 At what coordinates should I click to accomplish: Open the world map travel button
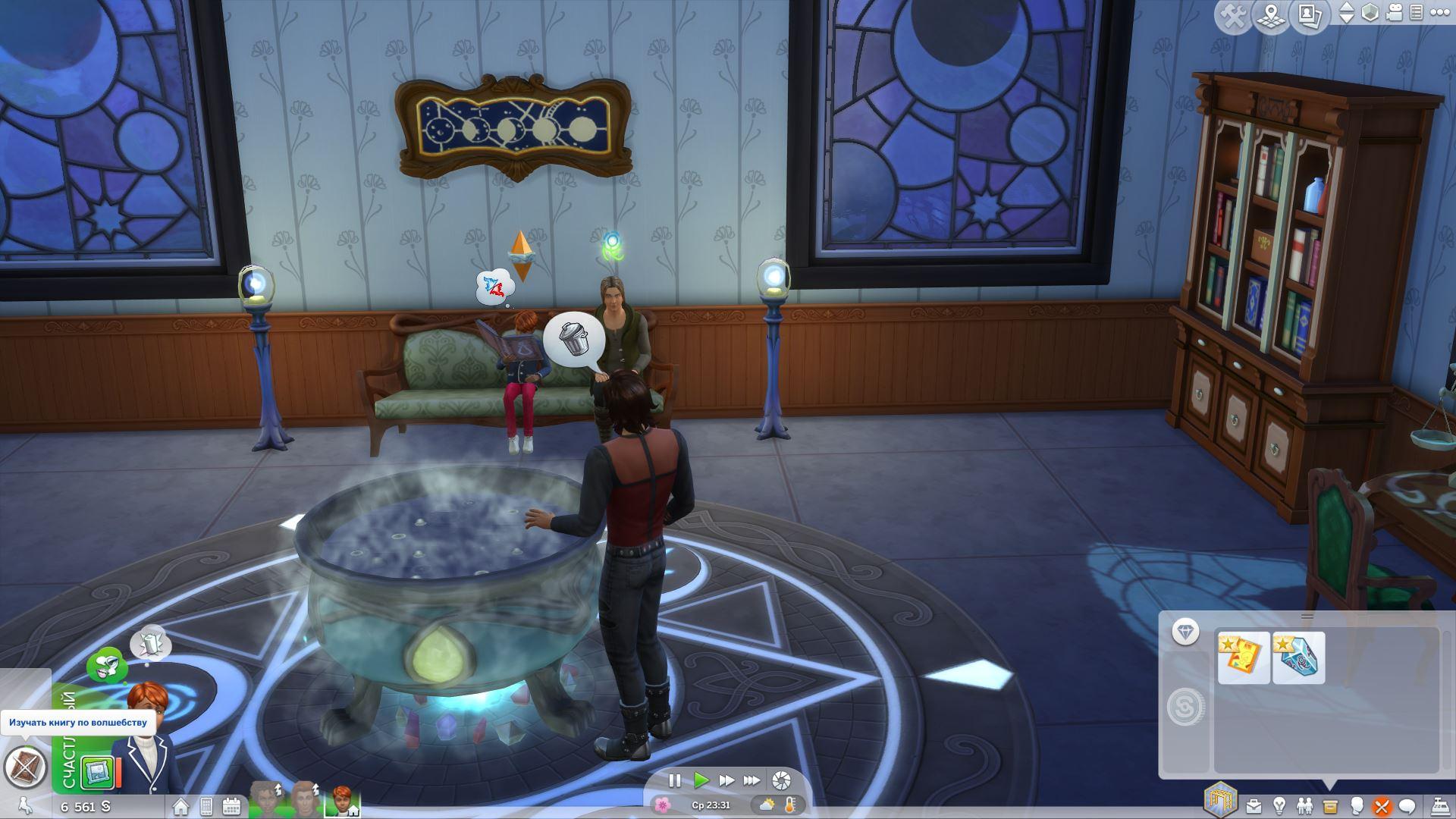pyautogui.click(x=1271, y=16)
